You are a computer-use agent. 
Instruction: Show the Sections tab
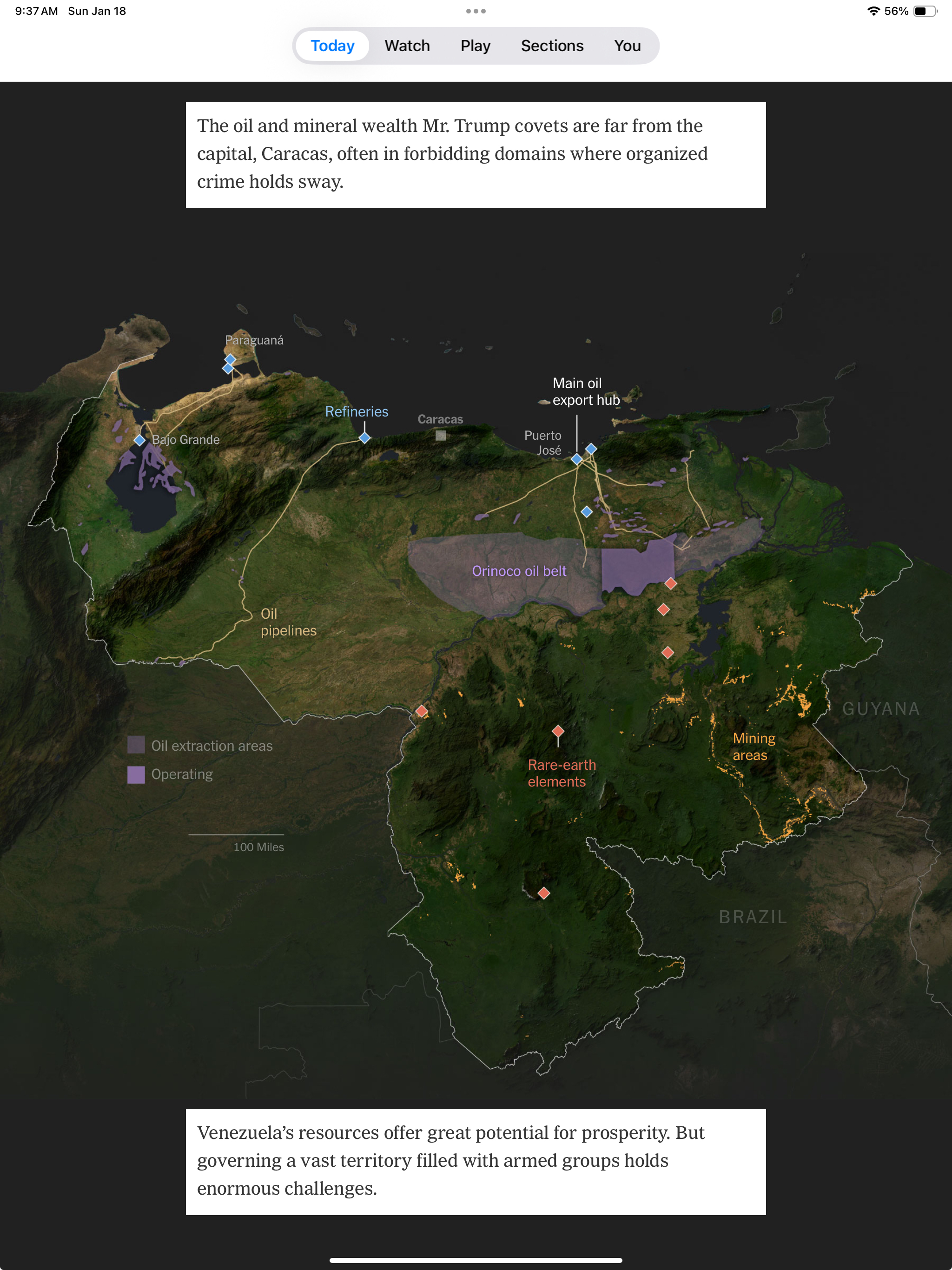(552, 46)
